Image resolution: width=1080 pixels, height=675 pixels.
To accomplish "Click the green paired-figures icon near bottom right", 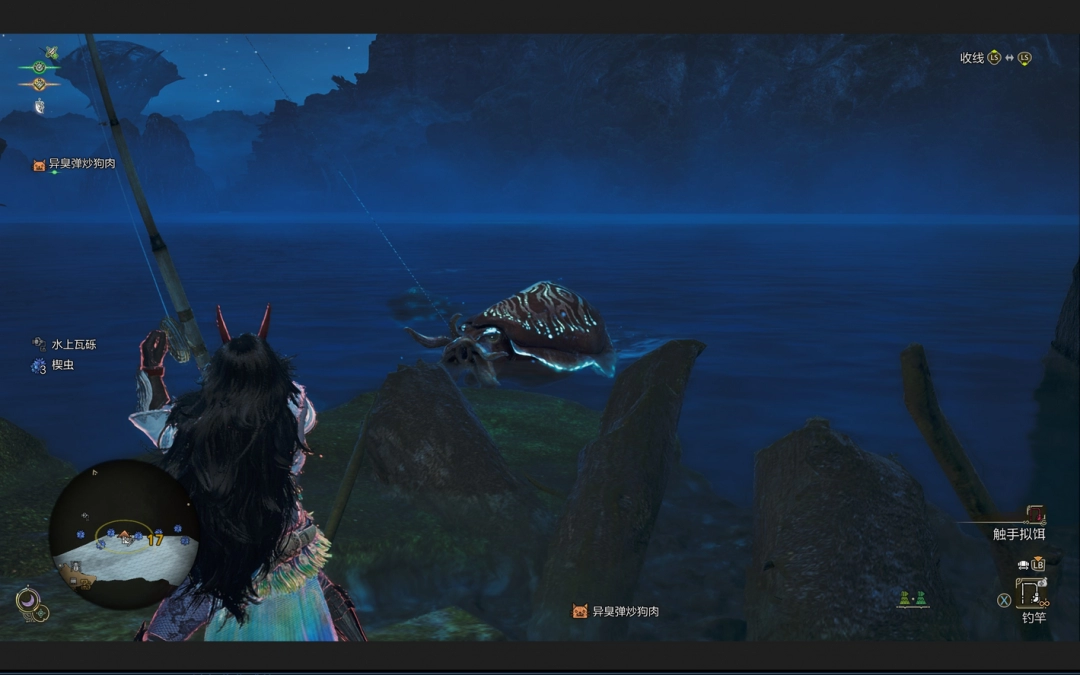I will (913, 599).
